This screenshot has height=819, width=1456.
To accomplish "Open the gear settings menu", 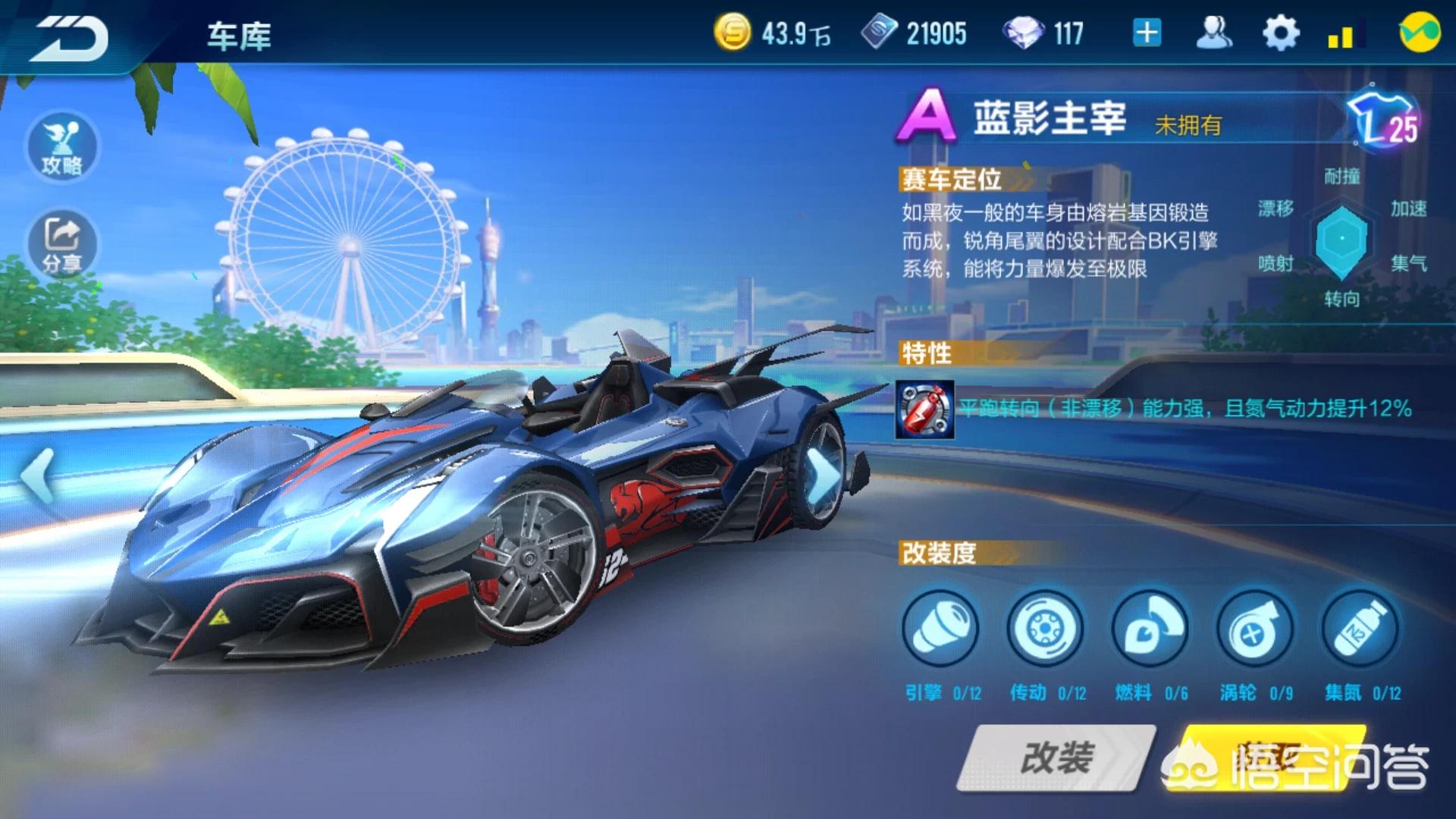I will pos(1280,33).
